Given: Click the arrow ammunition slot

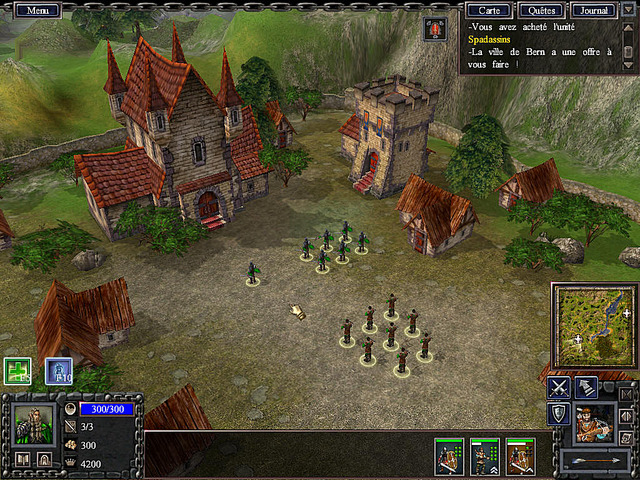Looking at the screenshot, I should [x=594, y=461].
